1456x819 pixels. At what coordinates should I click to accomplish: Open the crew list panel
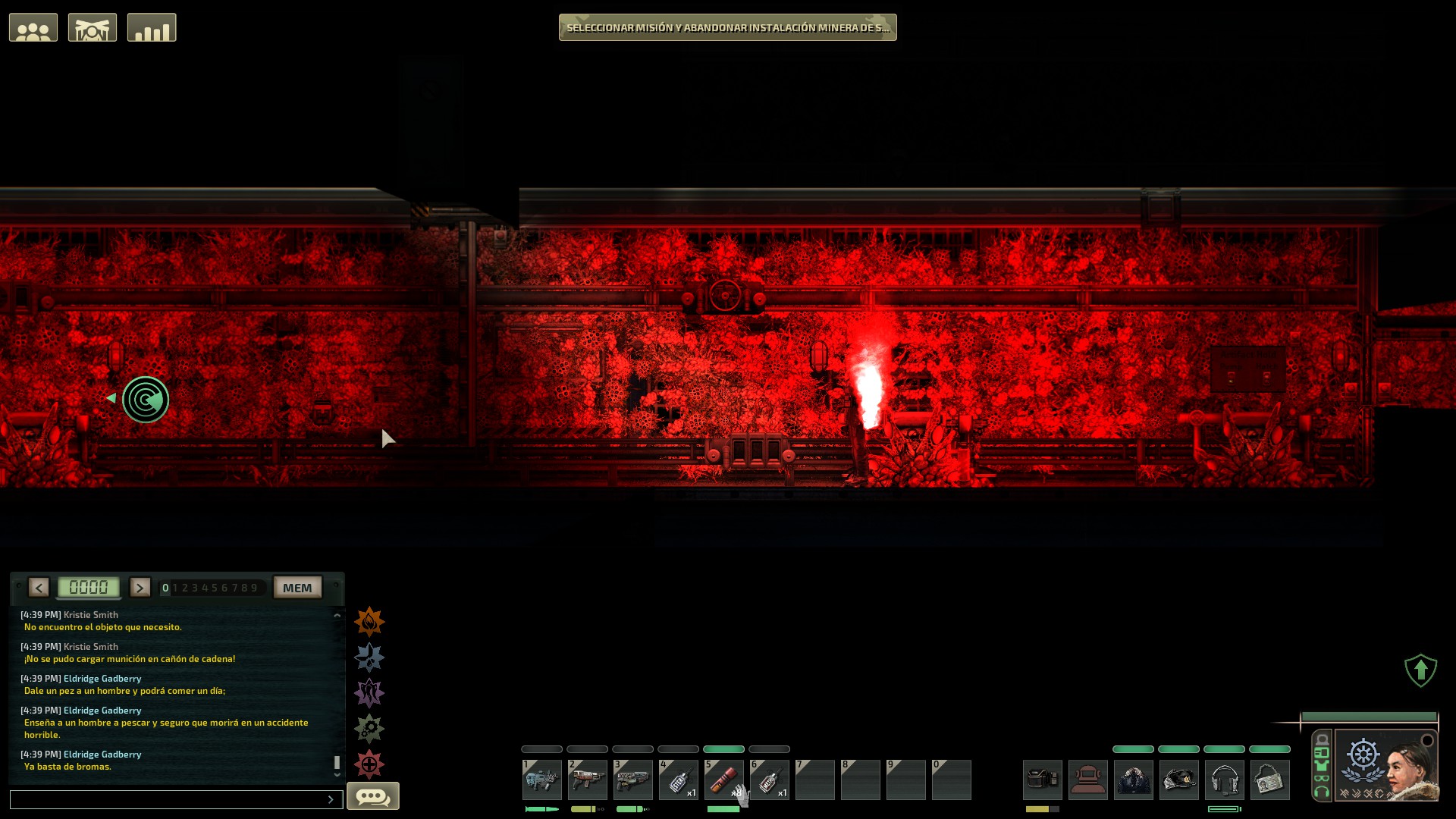[33, 28]
